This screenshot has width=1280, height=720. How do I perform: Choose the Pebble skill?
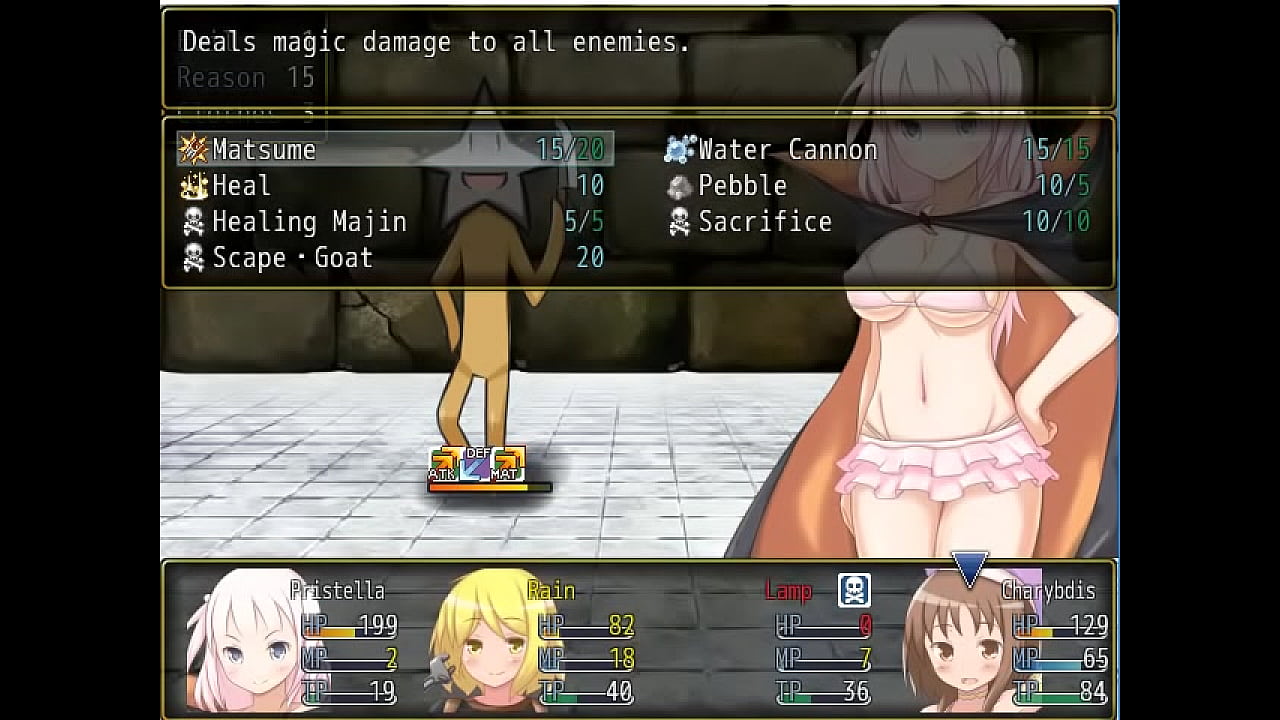pos(878,186)
